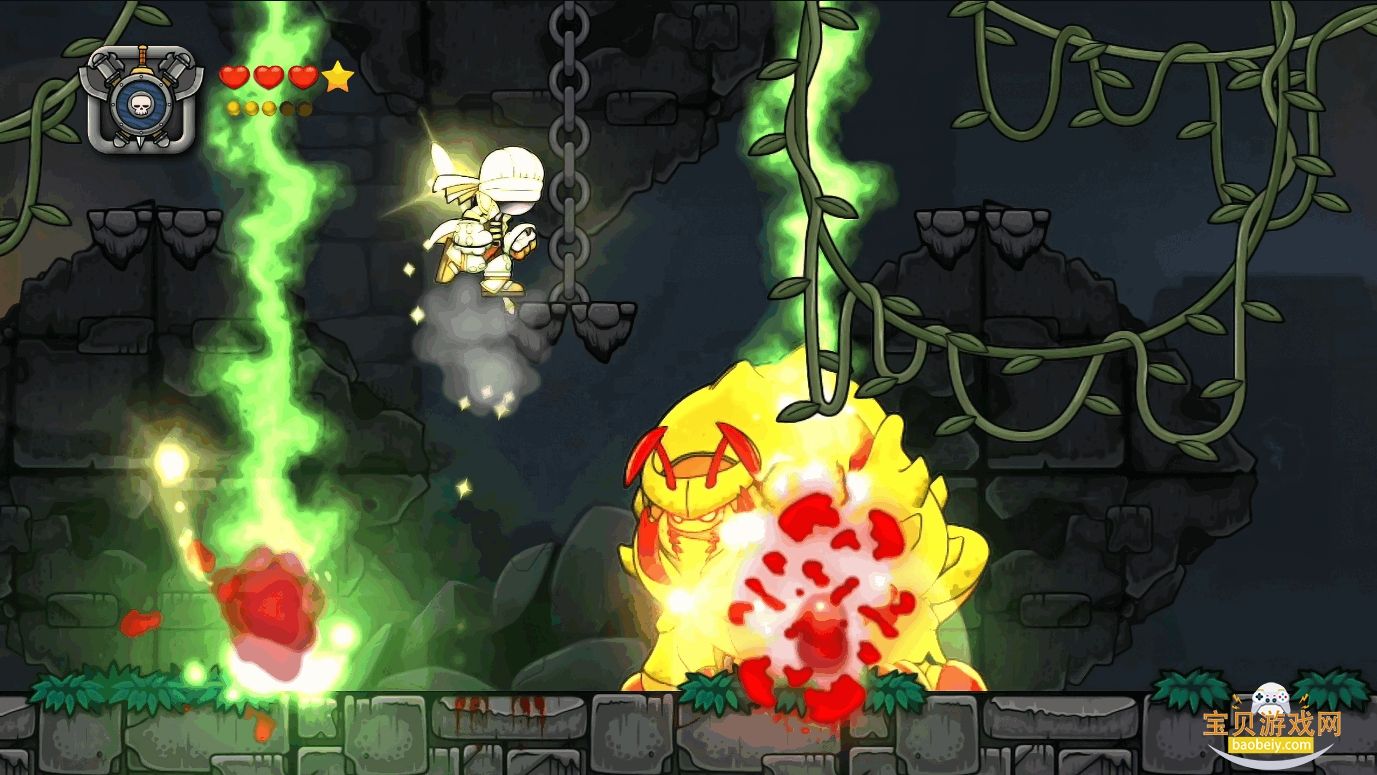Select the first gold coin pip

[233, 107]
